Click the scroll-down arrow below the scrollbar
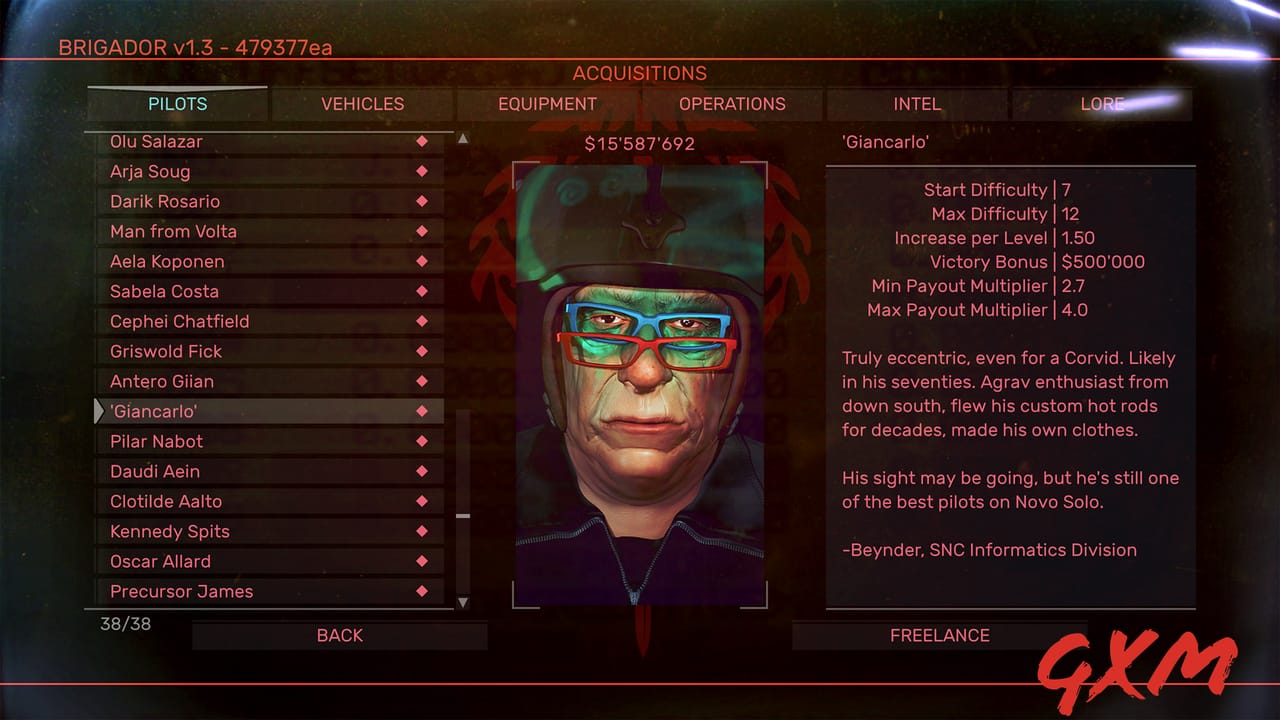This screenshot has width=1280, height=720. point(463,603)
